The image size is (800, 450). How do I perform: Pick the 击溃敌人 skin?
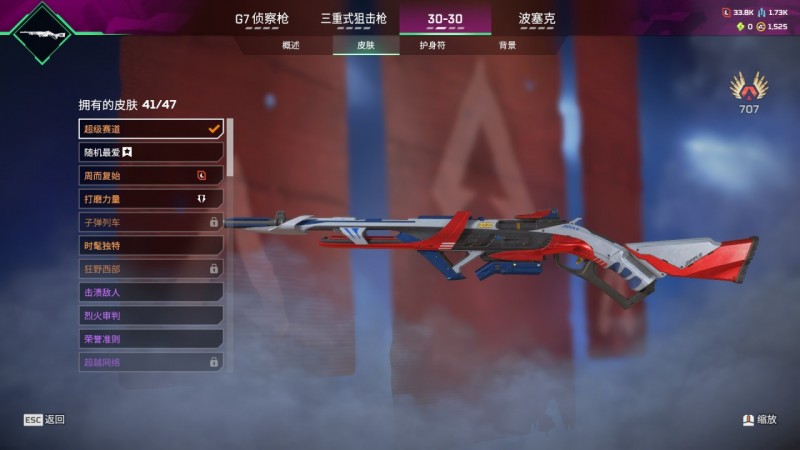tap(150, 292)
